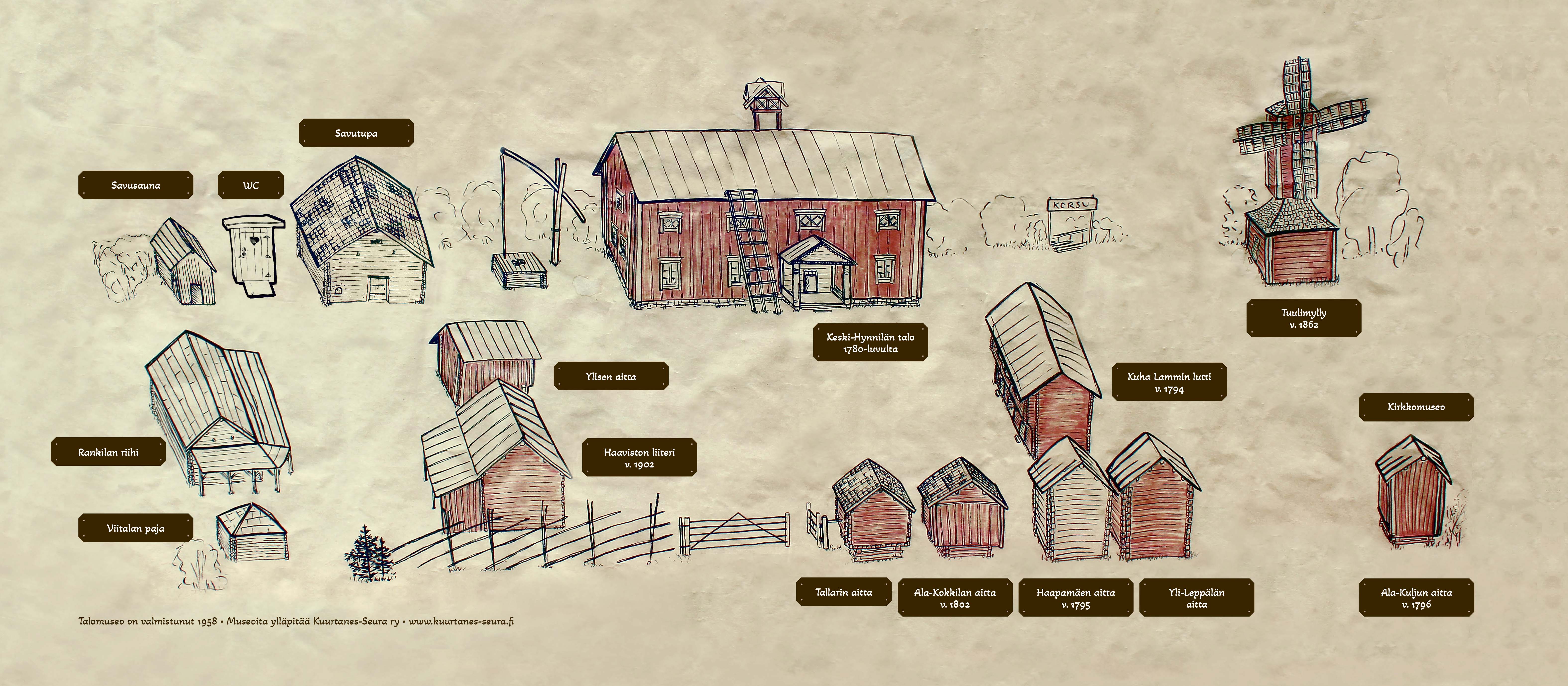Open the Ylisen aitta plaque
Image resolution: width=1568 pixels, height=686 pixels.
pos(611,376)
